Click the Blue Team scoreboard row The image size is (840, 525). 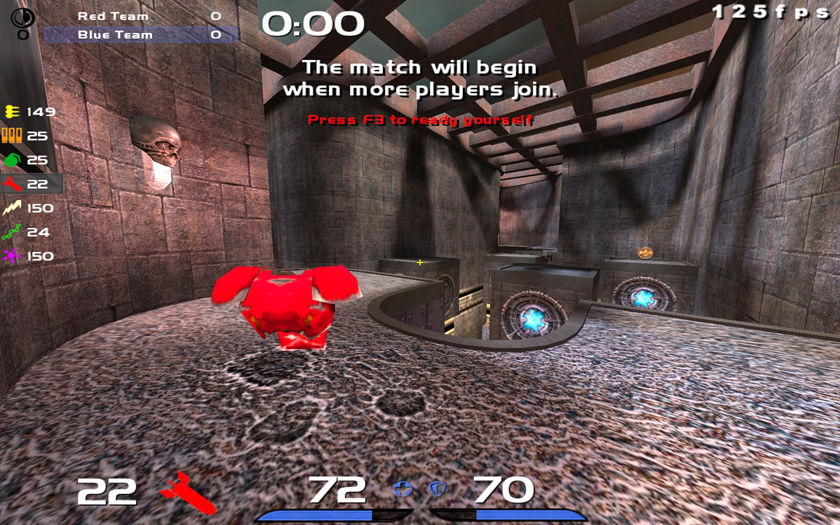click(140, 35)
